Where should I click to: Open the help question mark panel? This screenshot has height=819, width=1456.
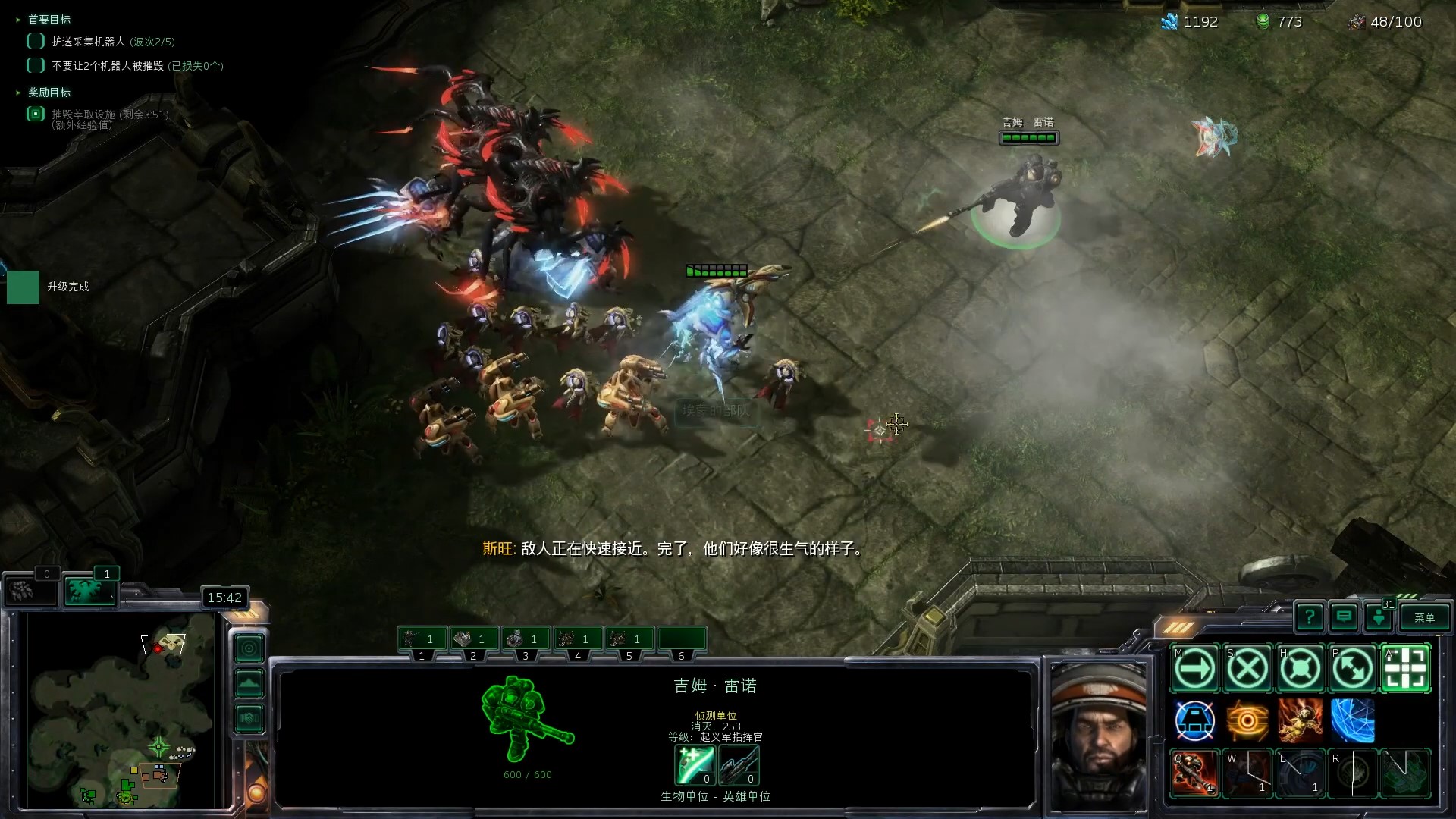(1310, 617)
